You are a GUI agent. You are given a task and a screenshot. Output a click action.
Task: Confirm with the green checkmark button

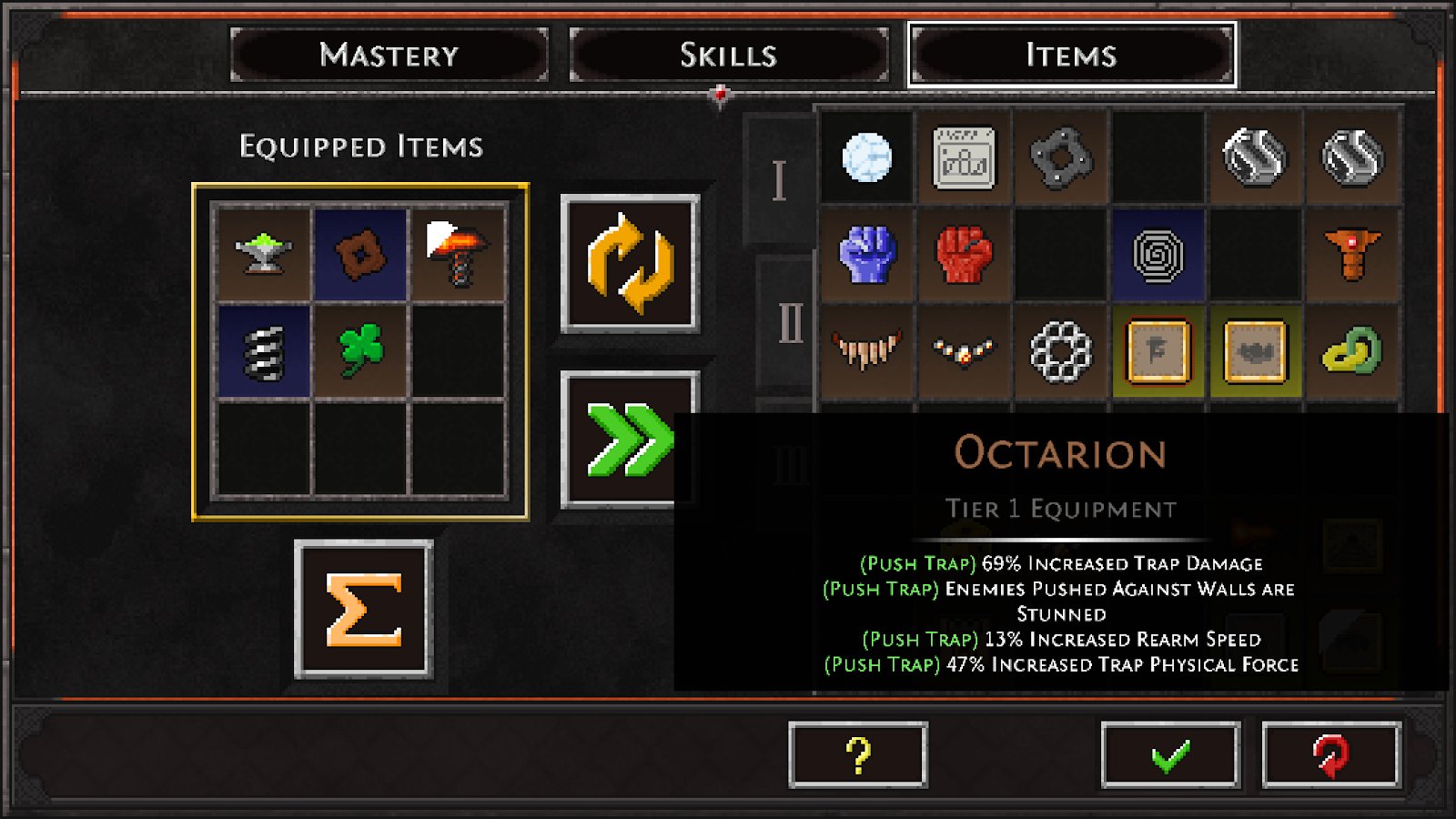point(1169,754)
